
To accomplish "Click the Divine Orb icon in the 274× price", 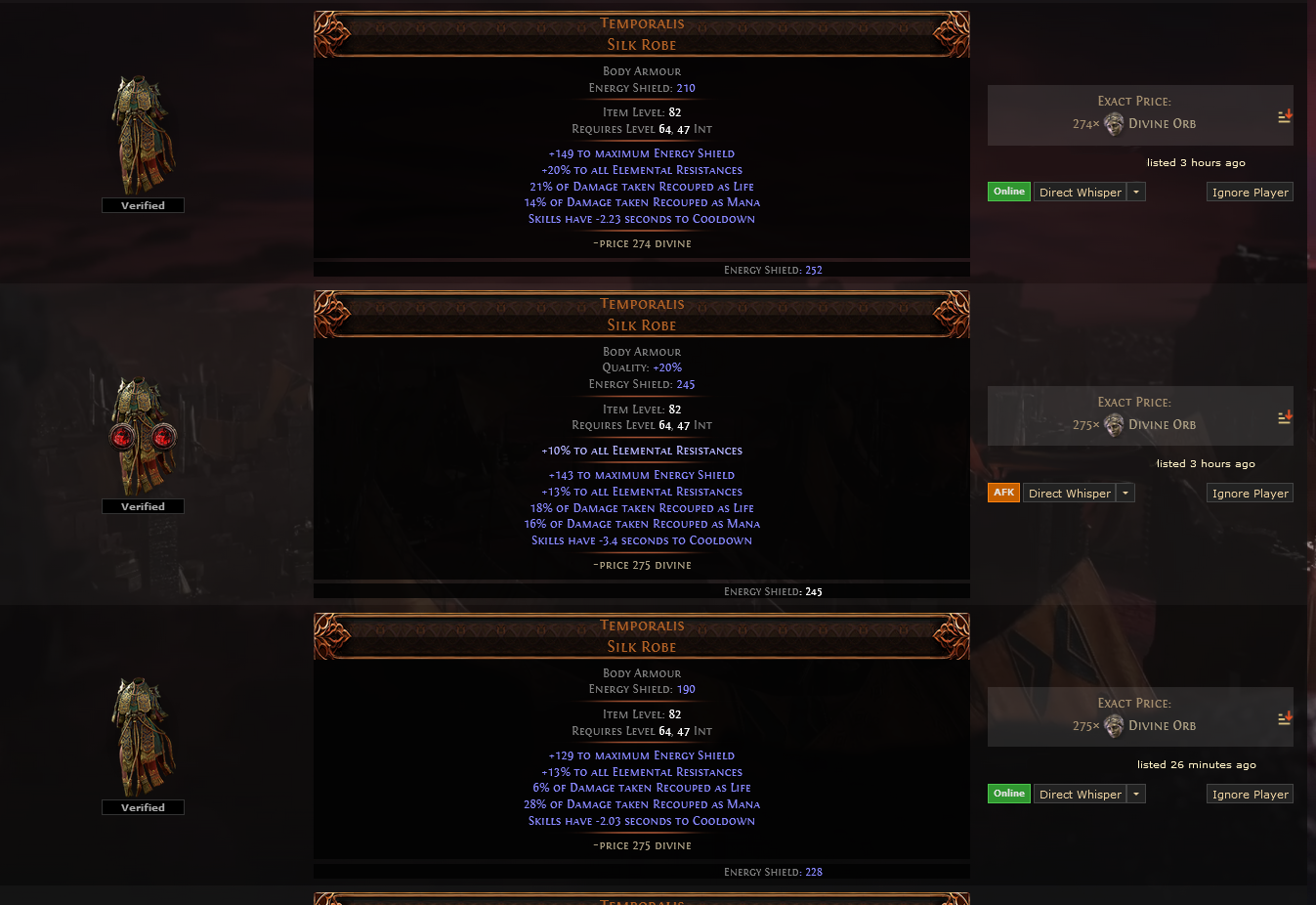I will pos(1113,124).
